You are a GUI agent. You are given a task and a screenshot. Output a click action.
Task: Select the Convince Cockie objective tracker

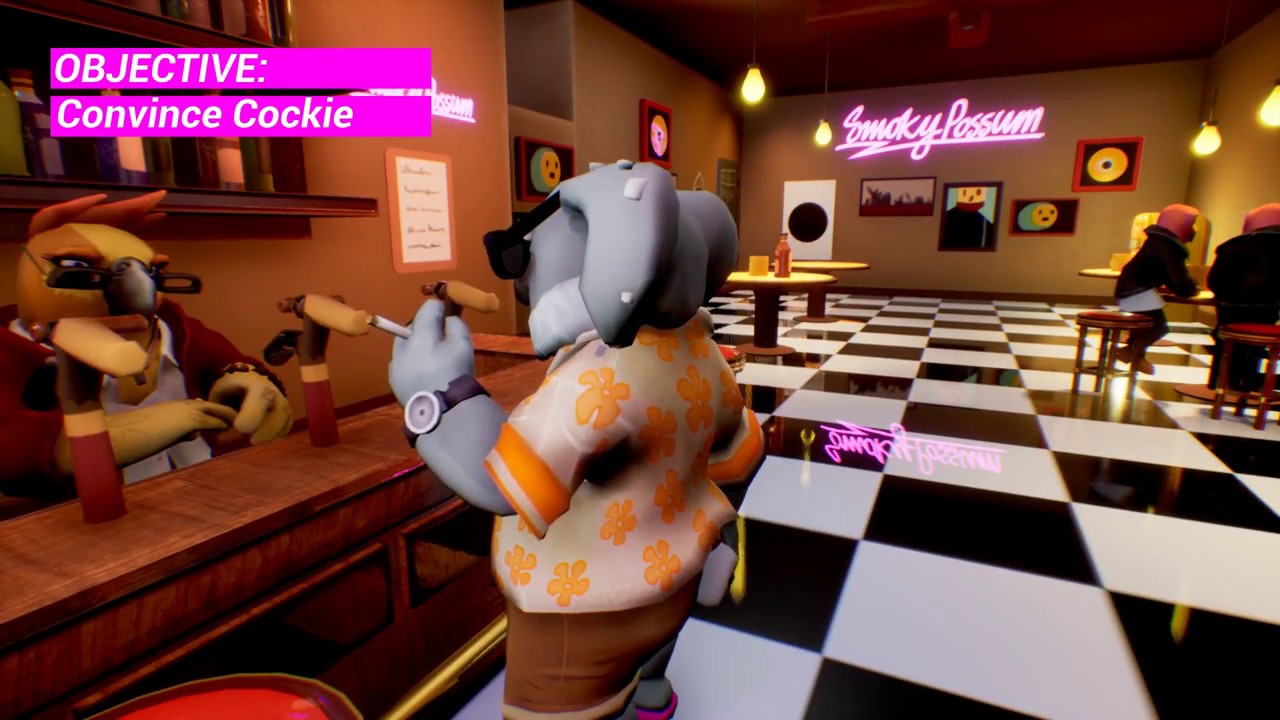tap(240, 92)
